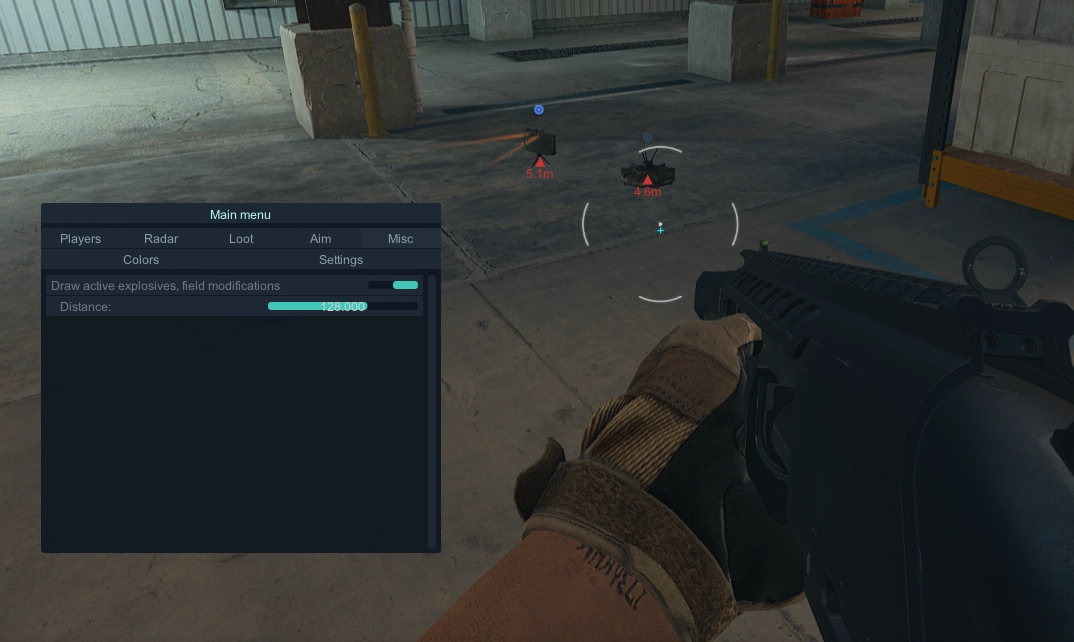Click the Distance slider bar

pos(342,307)
